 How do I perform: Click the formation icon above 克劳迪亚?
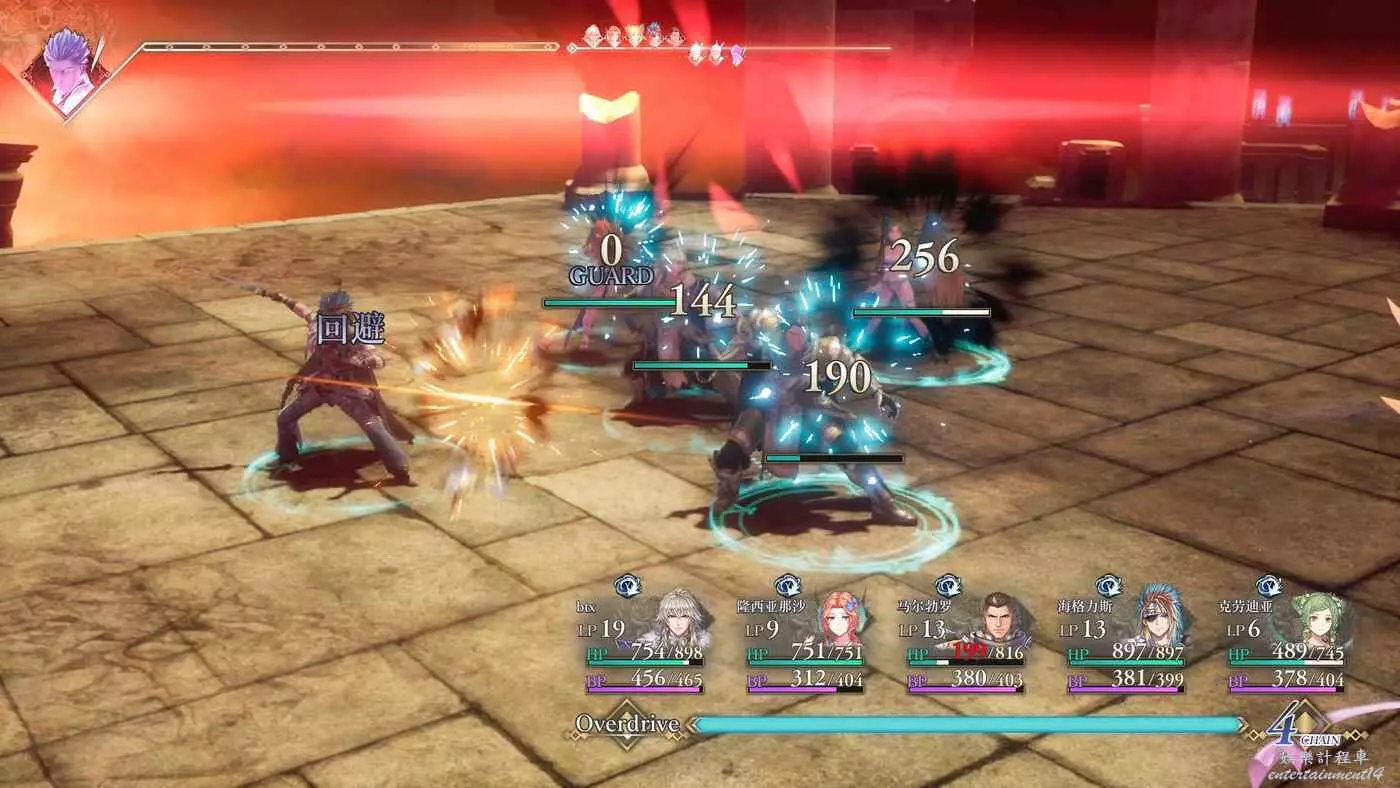coord(1269,586)
